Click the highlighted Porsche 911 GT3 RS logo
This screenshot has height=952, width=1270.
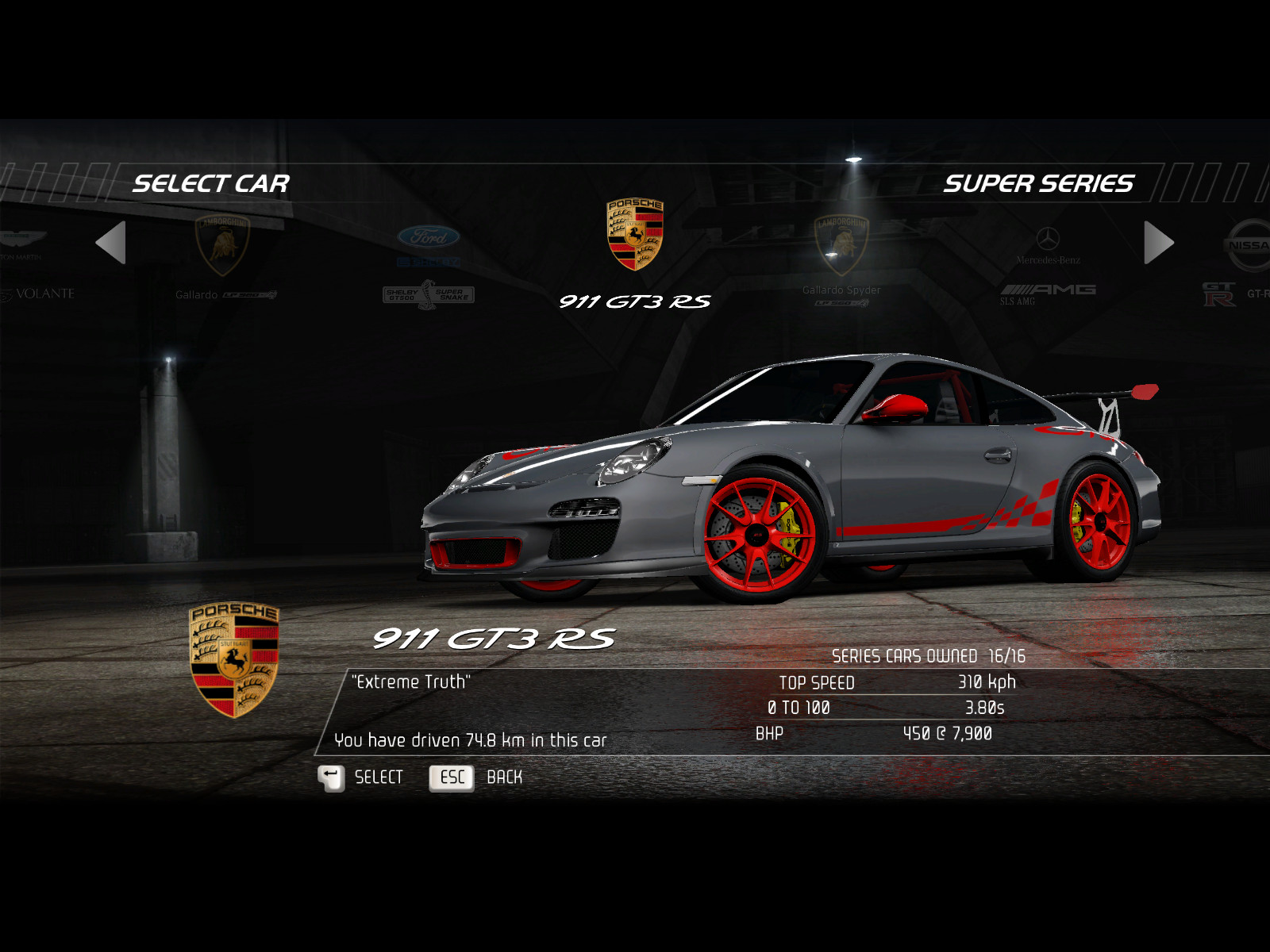tap(635, 235)
